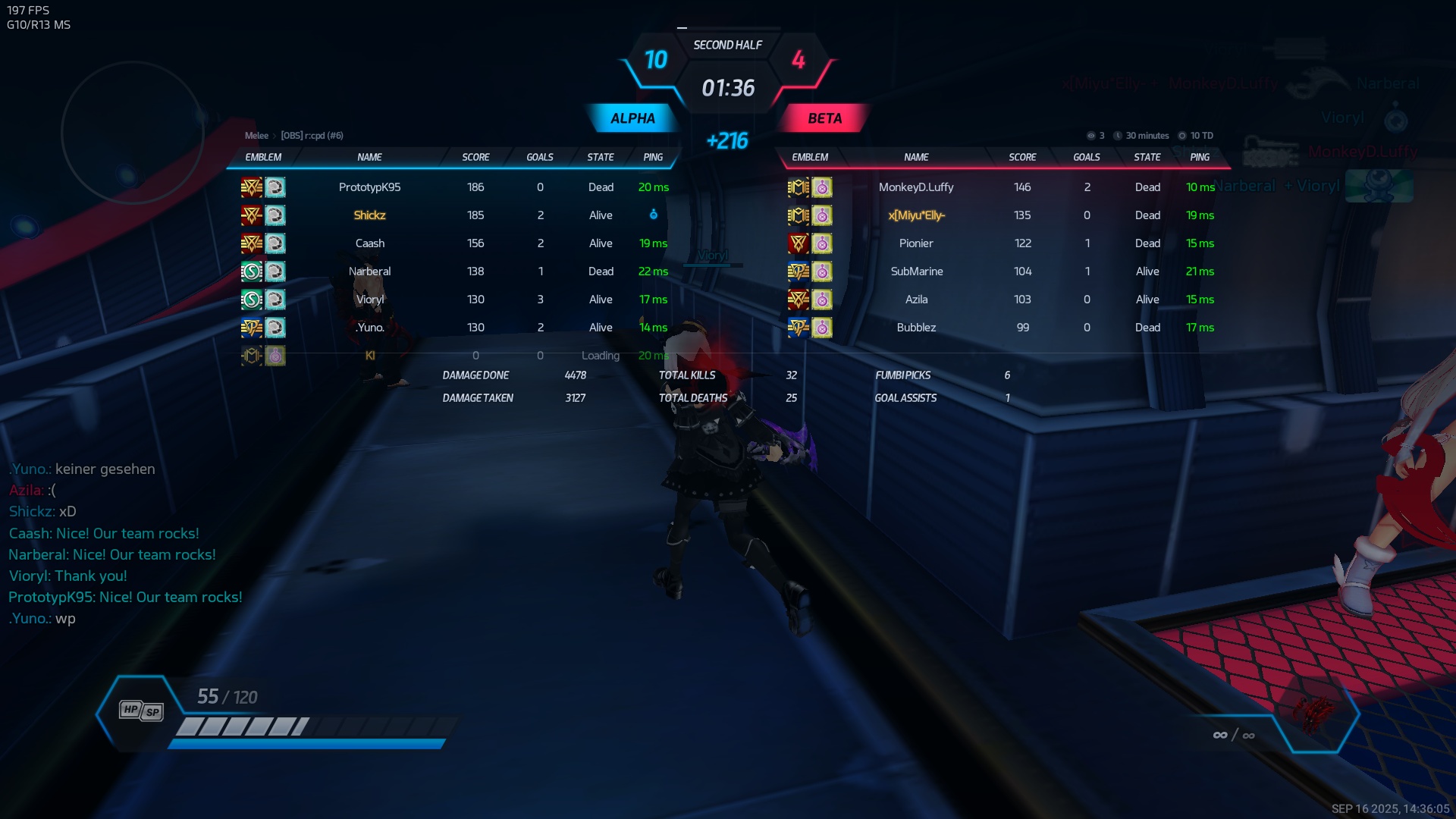Choose SubMarine in the Beta list
The width and height of the screenshot is (1456, 819).
coord(916,271)
